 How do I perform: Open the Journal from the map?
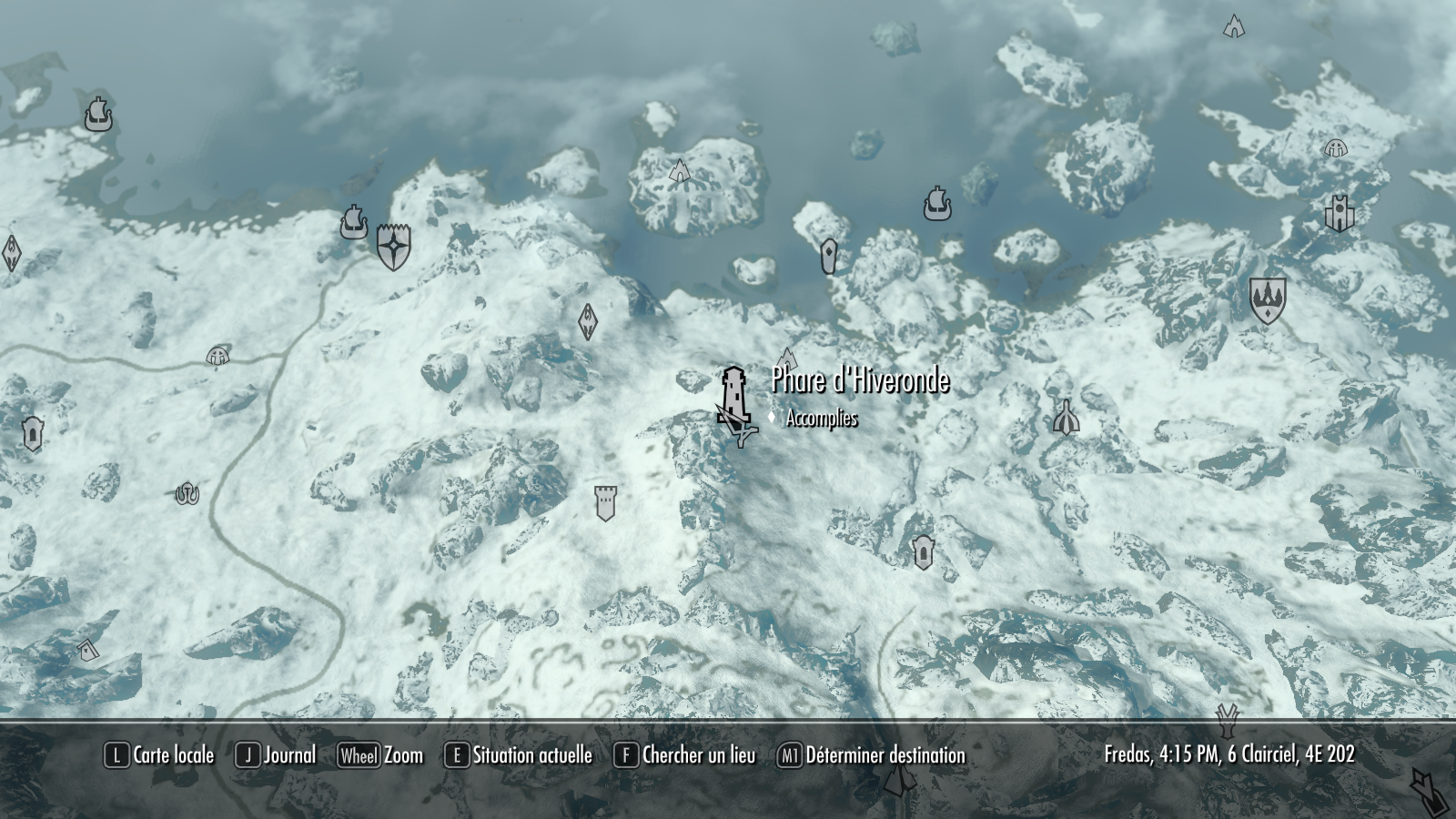tap(276, 755)
